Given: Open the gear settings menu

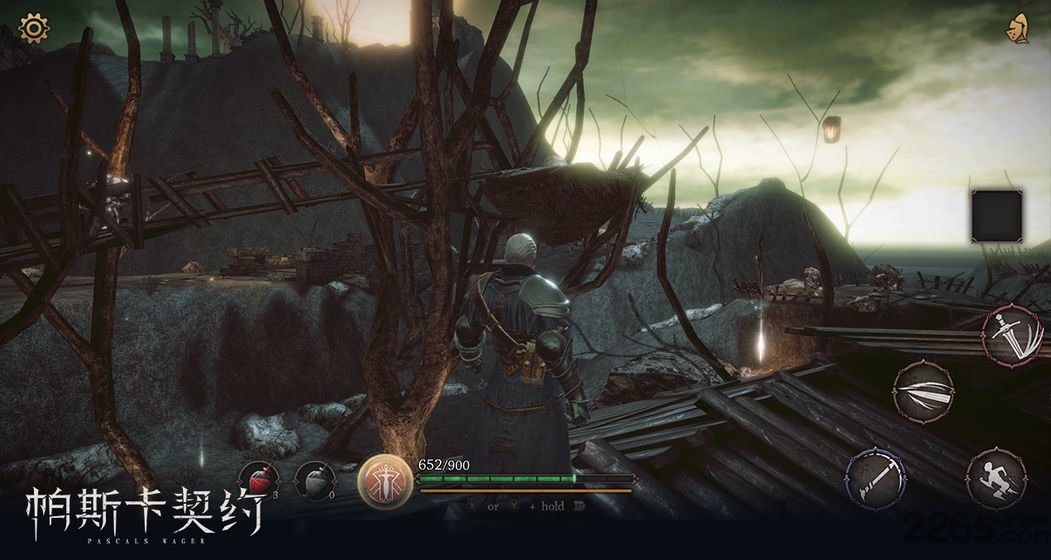Looking at the screenshot, I should (x=34, y=28).
